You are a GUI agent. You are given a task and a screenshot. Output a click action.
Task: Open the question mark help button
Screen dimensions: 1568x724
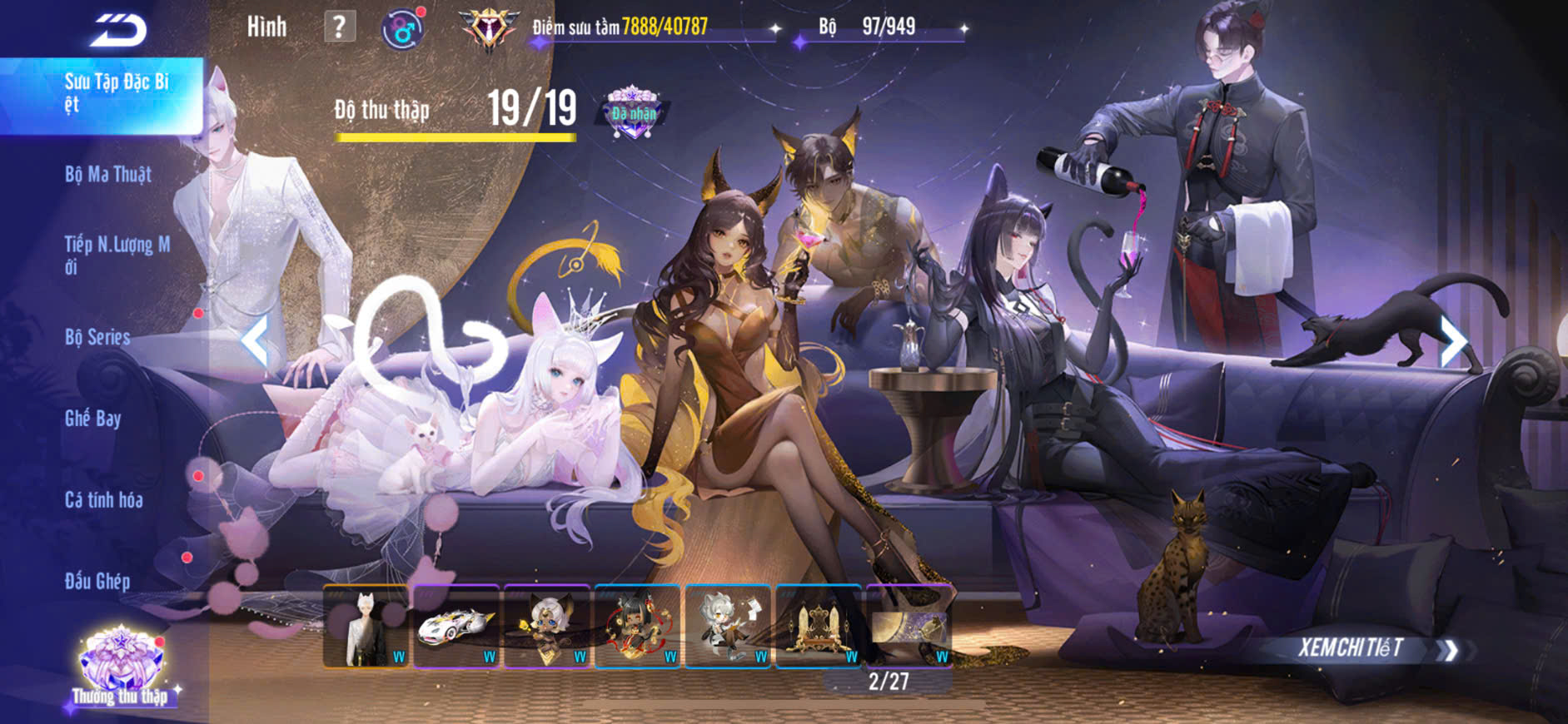(339, 27)
